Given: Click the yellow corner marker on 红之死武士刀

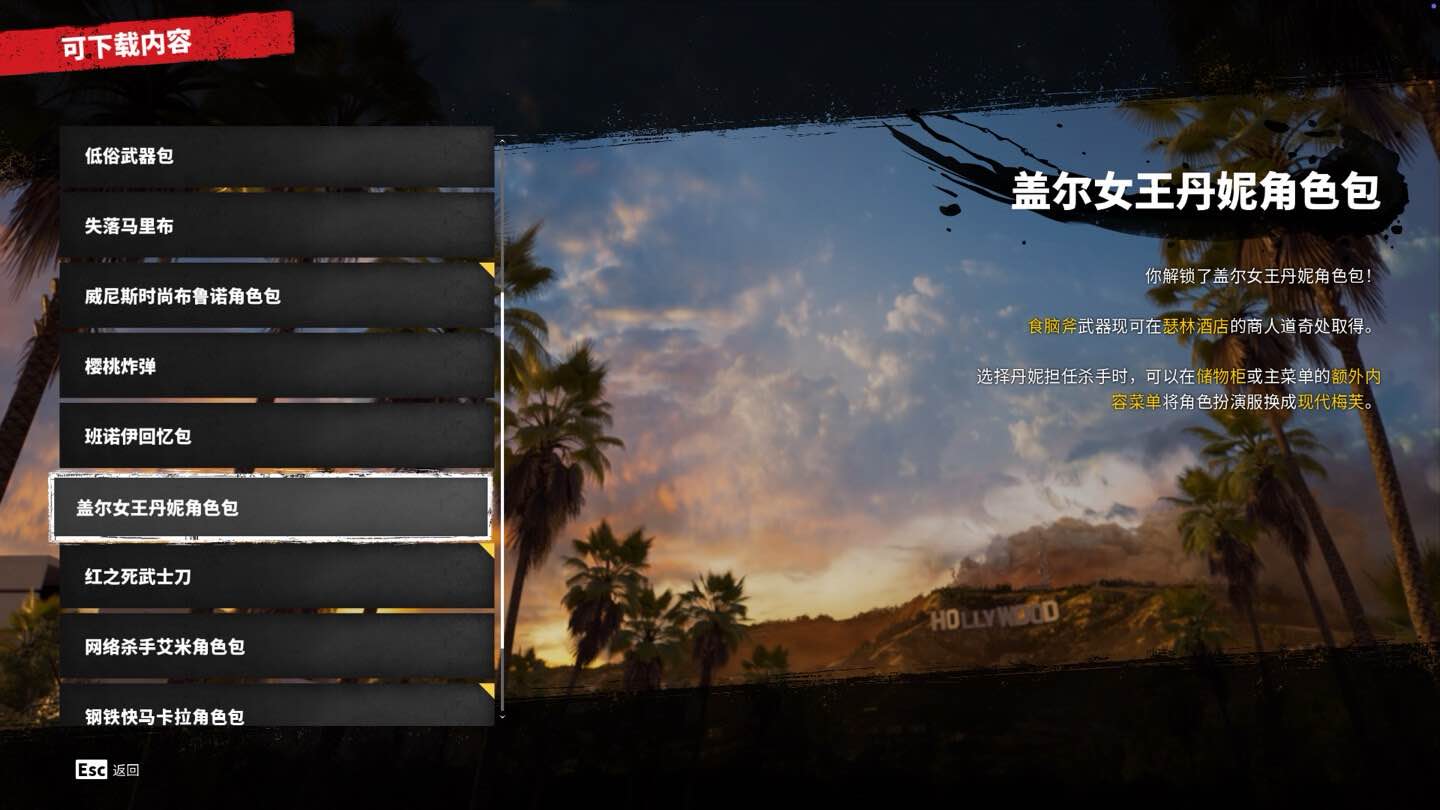Looking at the screenshot, I should pos(486,548).
